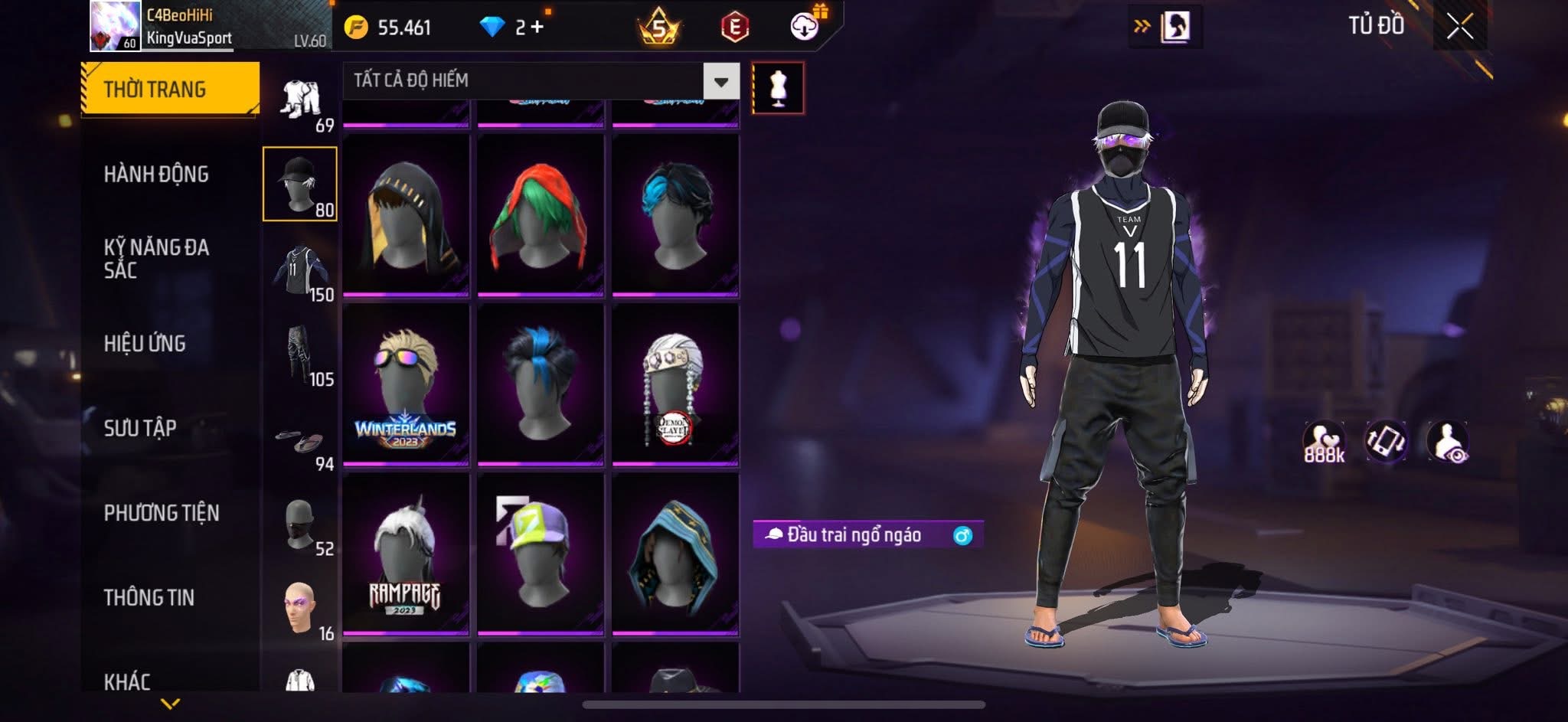Select the double arrow expand toggle near top right

click(1142, 24)
